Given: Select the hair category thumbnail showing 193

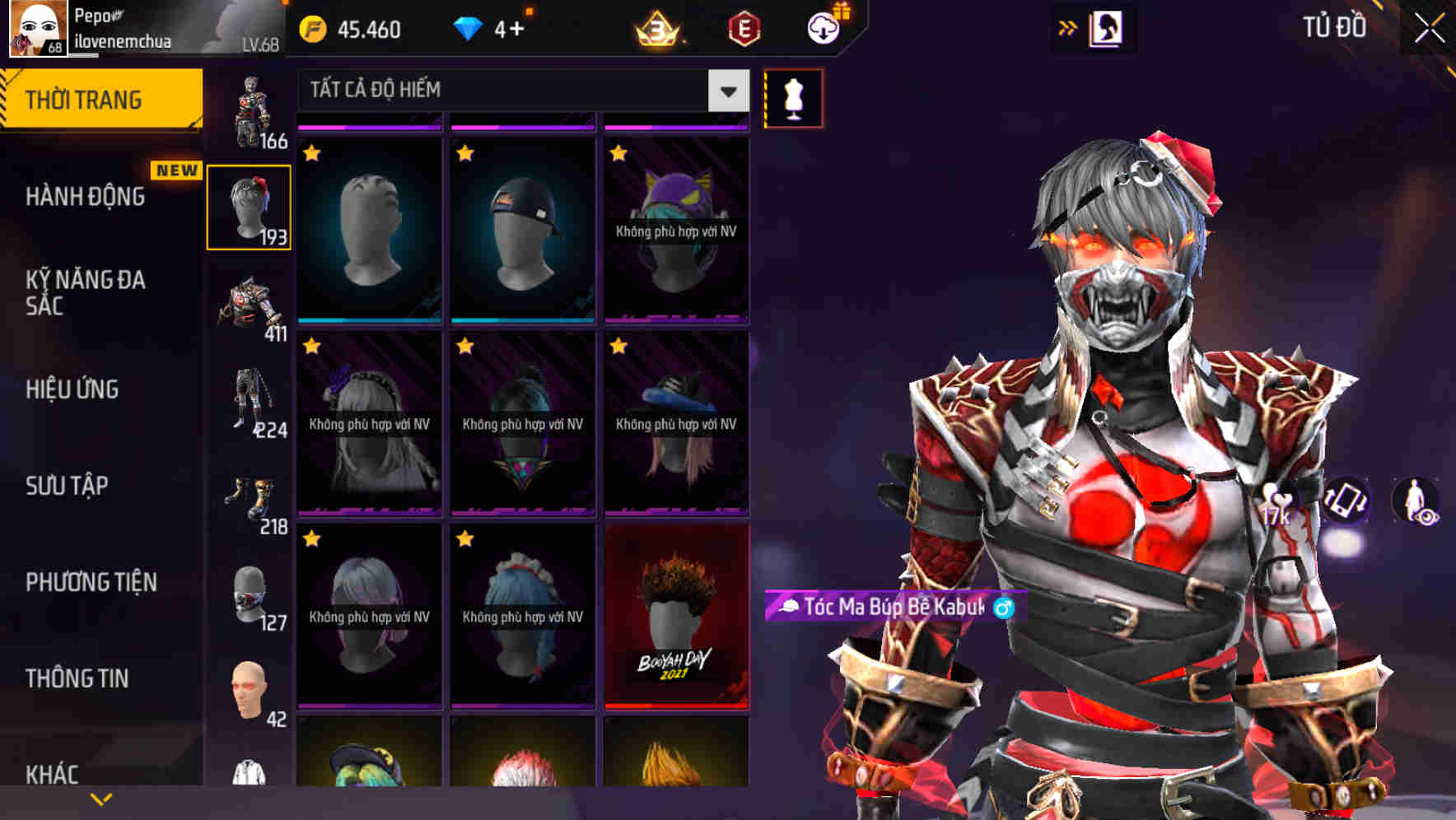Looking at the screenshot, I should coord(250,206).
